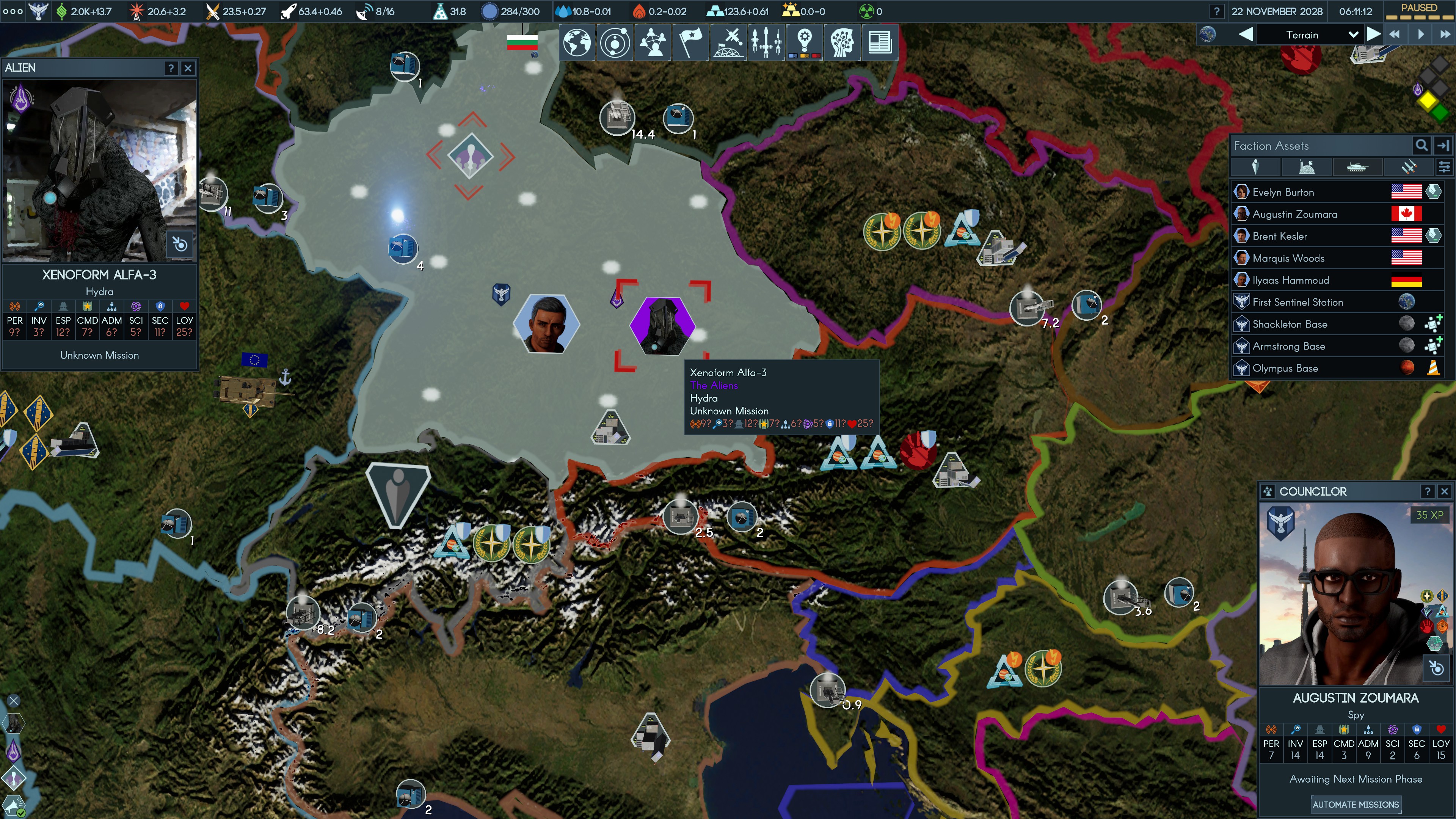Switch to the Councilors person tab
The height and width of the screenshot is (819, 1456).
tap(1256, 167)
